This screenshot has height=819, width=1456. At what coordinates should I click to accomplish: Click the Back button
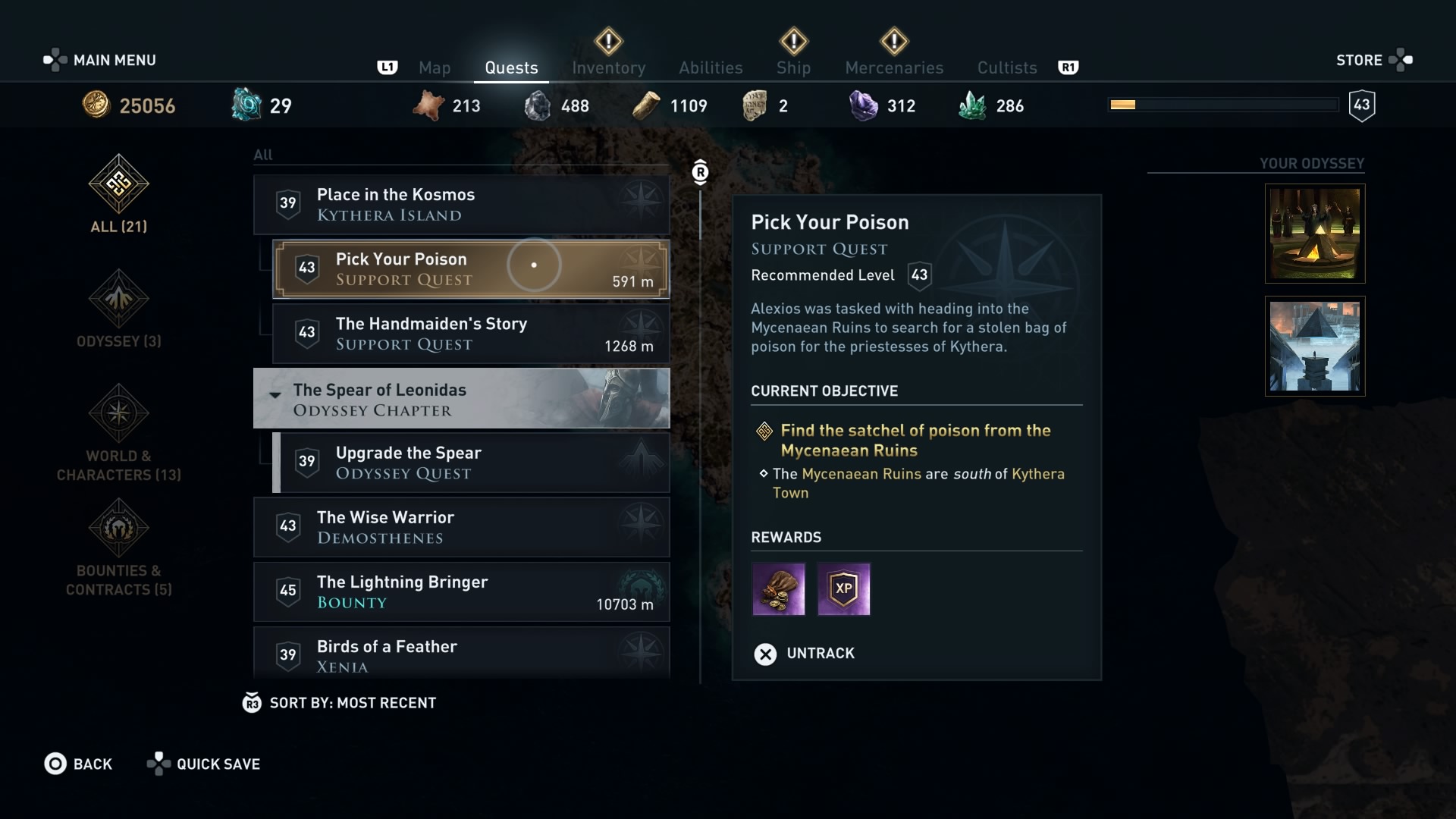(80, 764)
